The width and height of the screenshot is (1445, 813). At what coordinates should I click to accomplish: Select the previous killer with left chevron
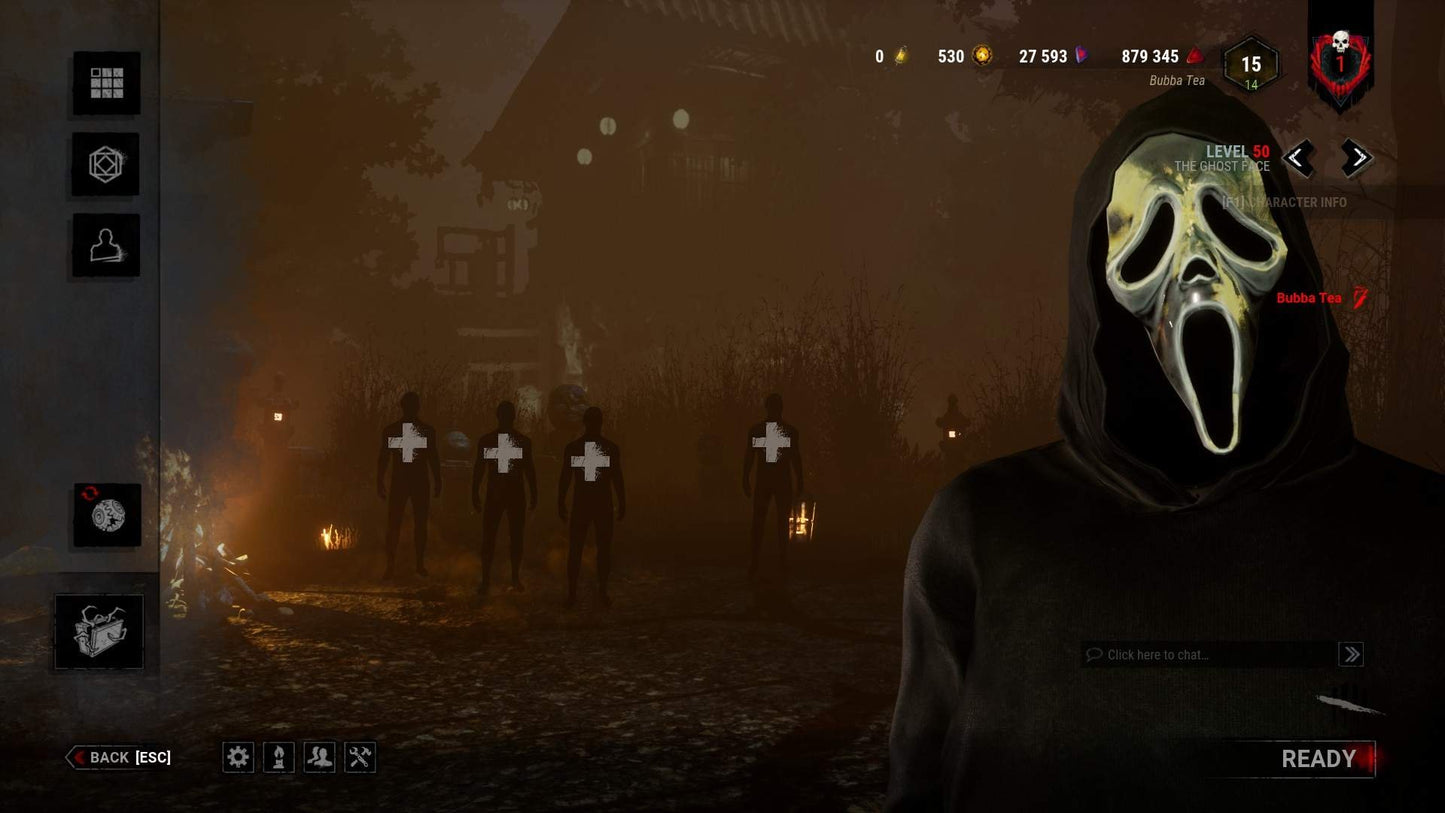click(x=1297, y=159)
